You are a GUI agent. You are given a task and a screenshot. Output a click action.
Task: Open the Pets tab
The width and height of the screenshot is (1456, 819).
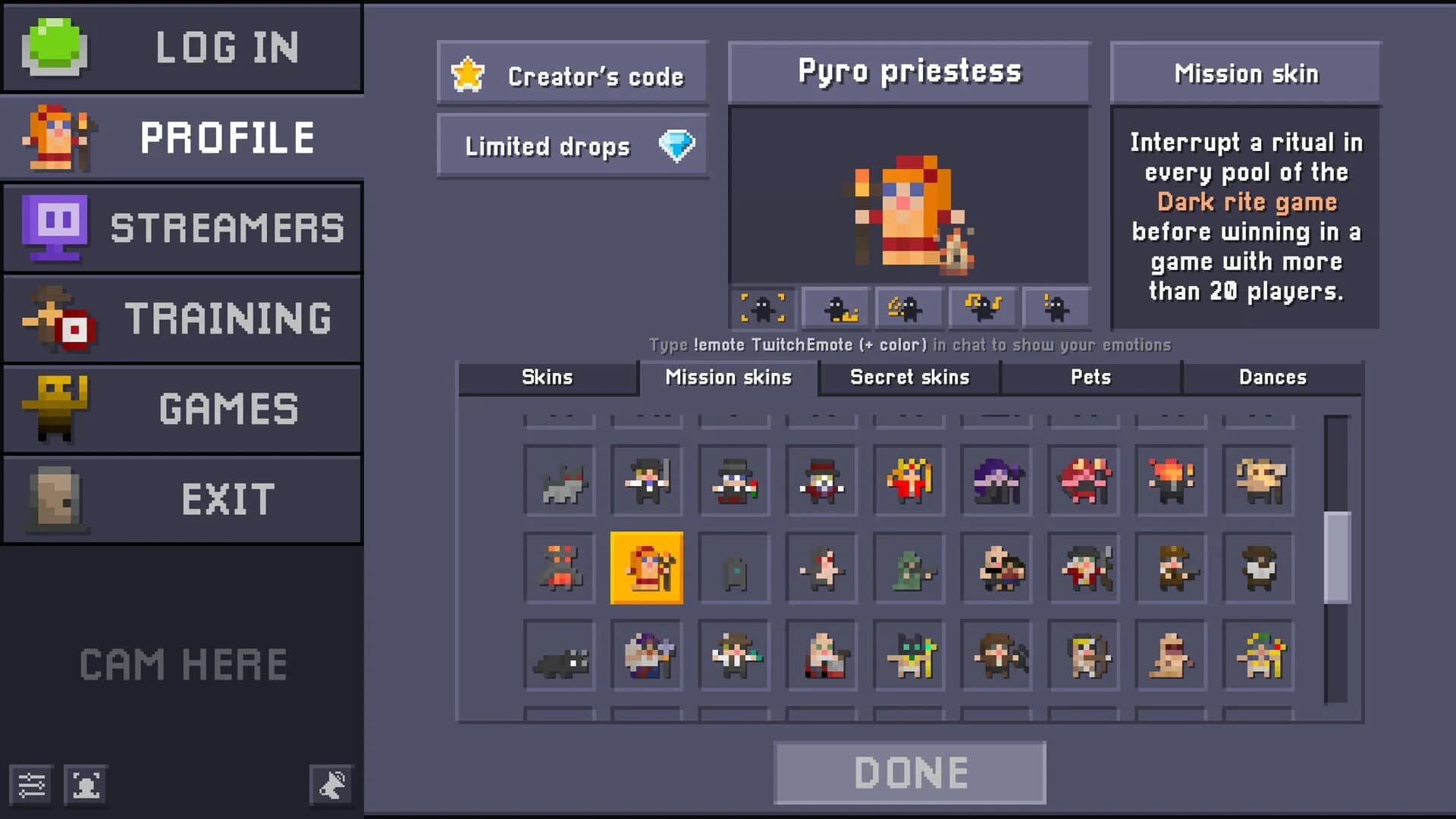pyautogui.click(x=1090, y=377)
